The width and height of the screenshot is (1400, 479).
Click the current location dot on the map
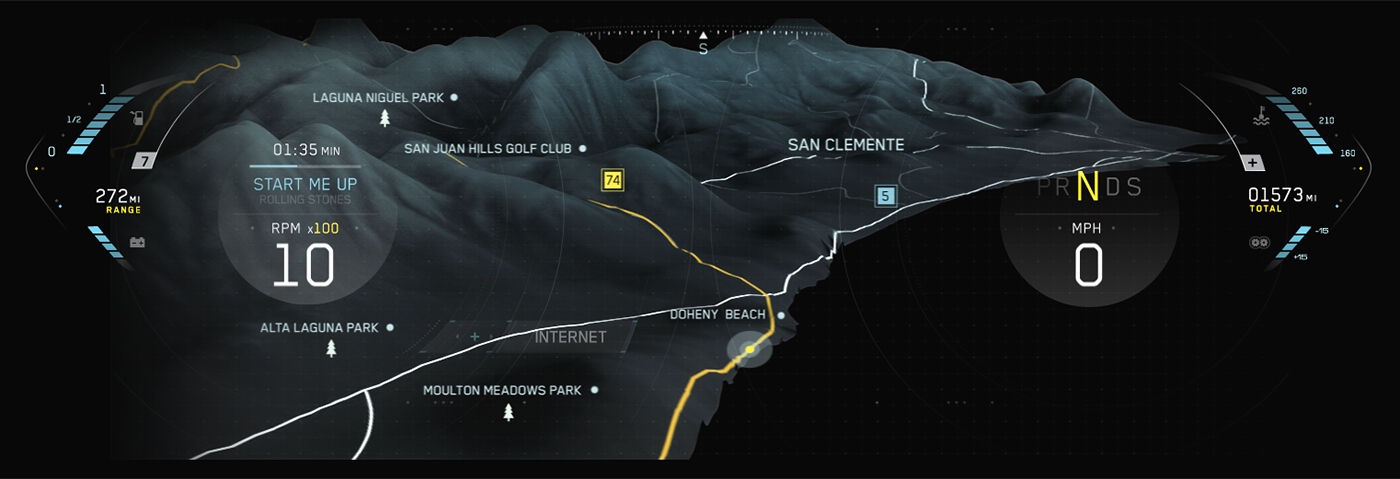pos(749,350)
